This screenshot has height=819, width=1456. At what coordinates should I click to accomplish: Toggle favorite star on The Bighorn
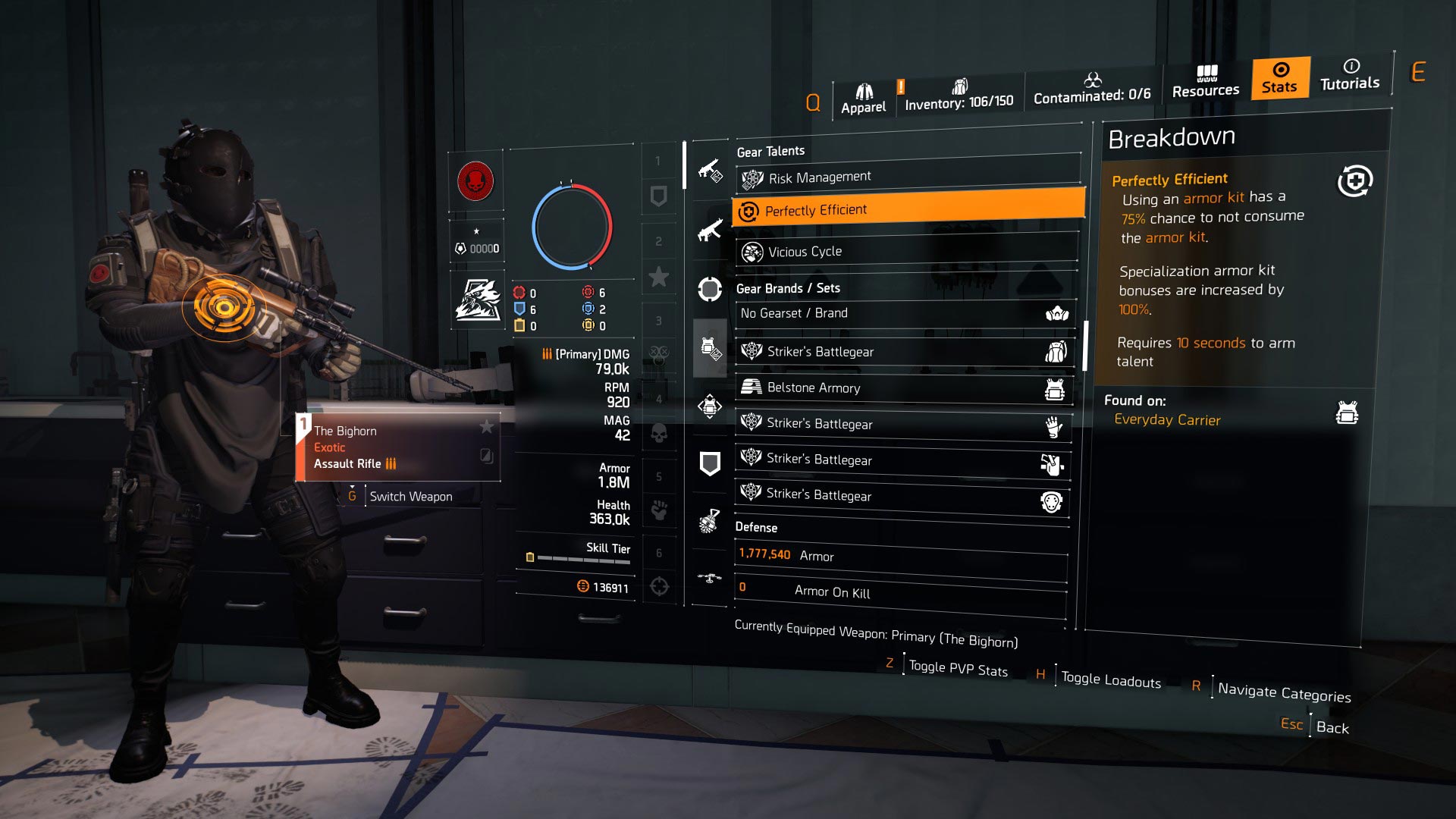point(484,427)
